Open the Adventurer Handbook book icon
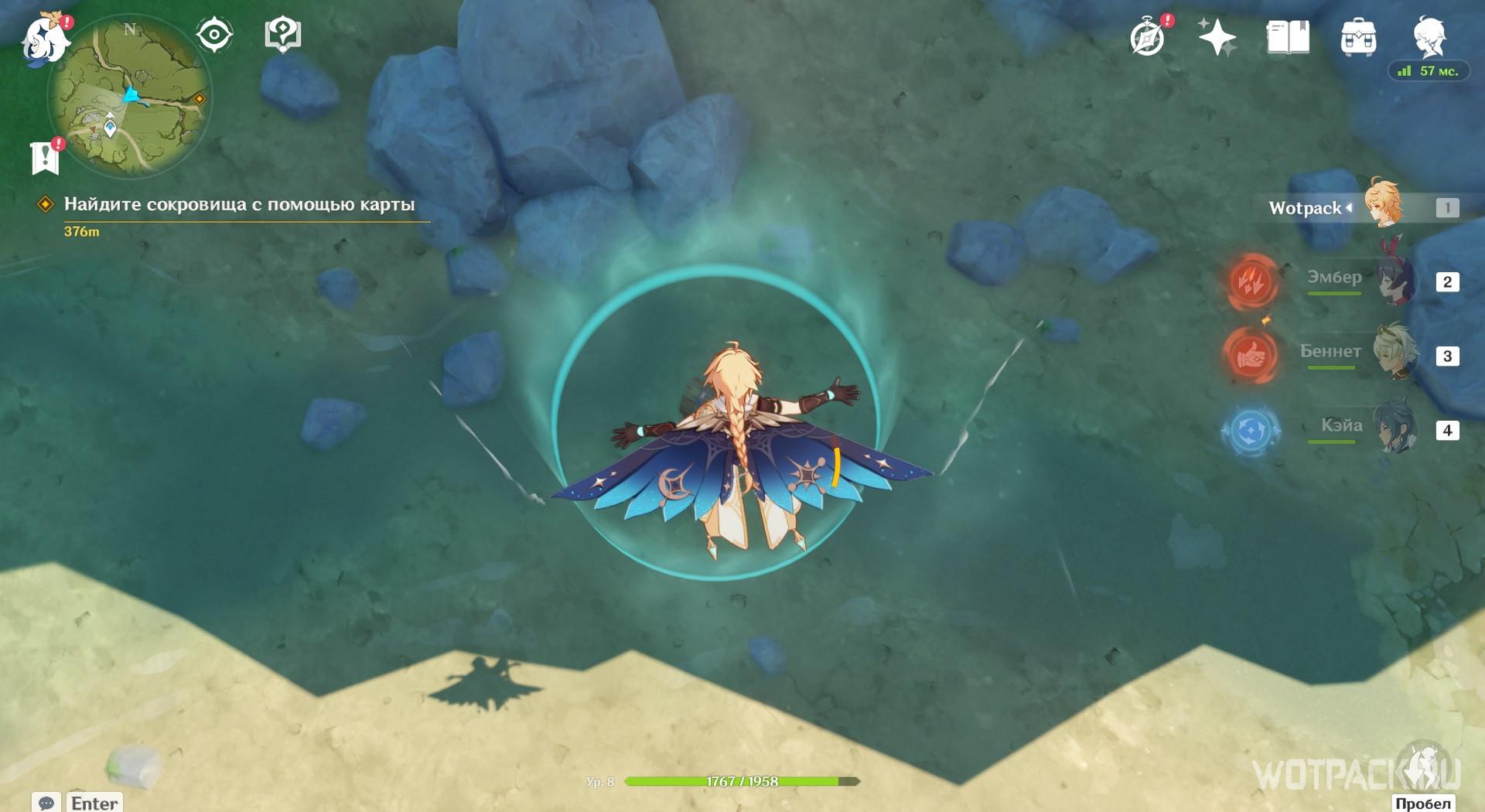 1288,37
